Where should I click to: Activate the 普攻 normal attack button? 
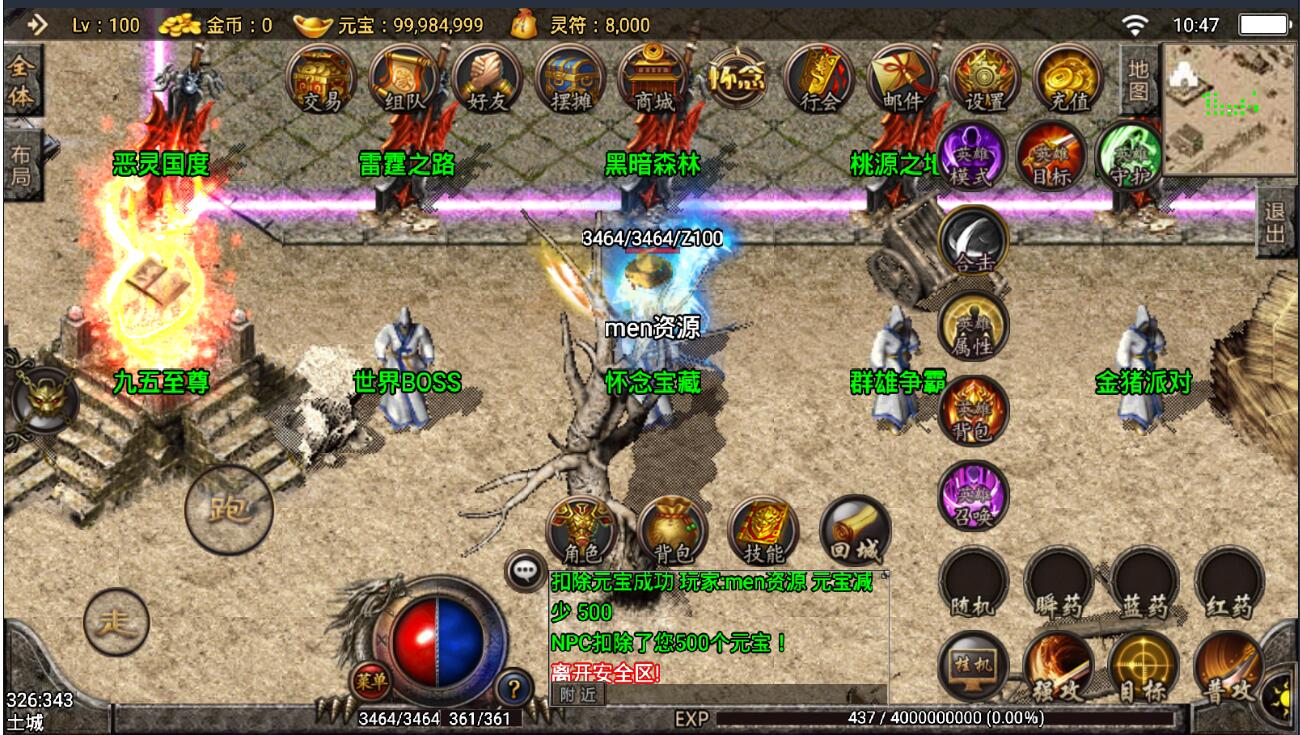click(1229, 667)
